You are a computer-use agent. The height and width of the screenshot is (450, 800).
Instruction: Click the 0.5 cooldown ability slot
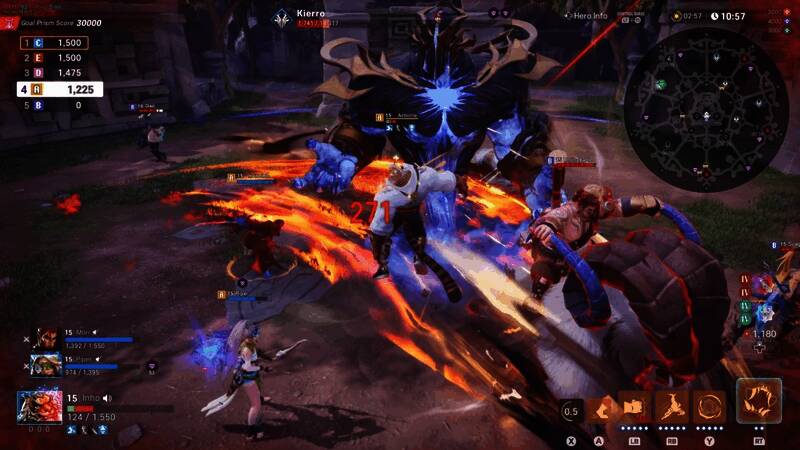click(572, 410)
